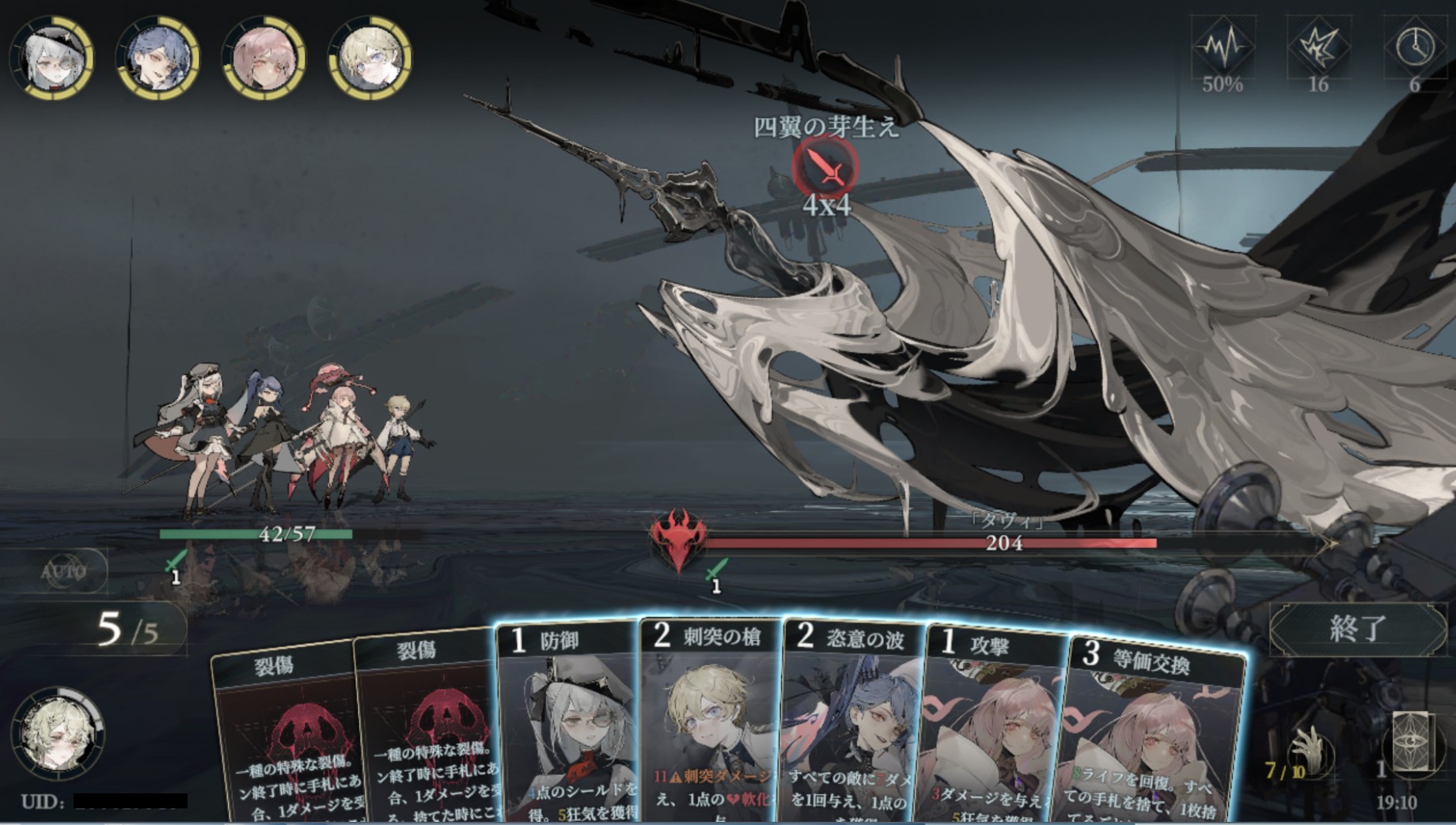End the turn with the 終了 button
This screenshot has width=1456, height=825.
(x=1357, y=628)
